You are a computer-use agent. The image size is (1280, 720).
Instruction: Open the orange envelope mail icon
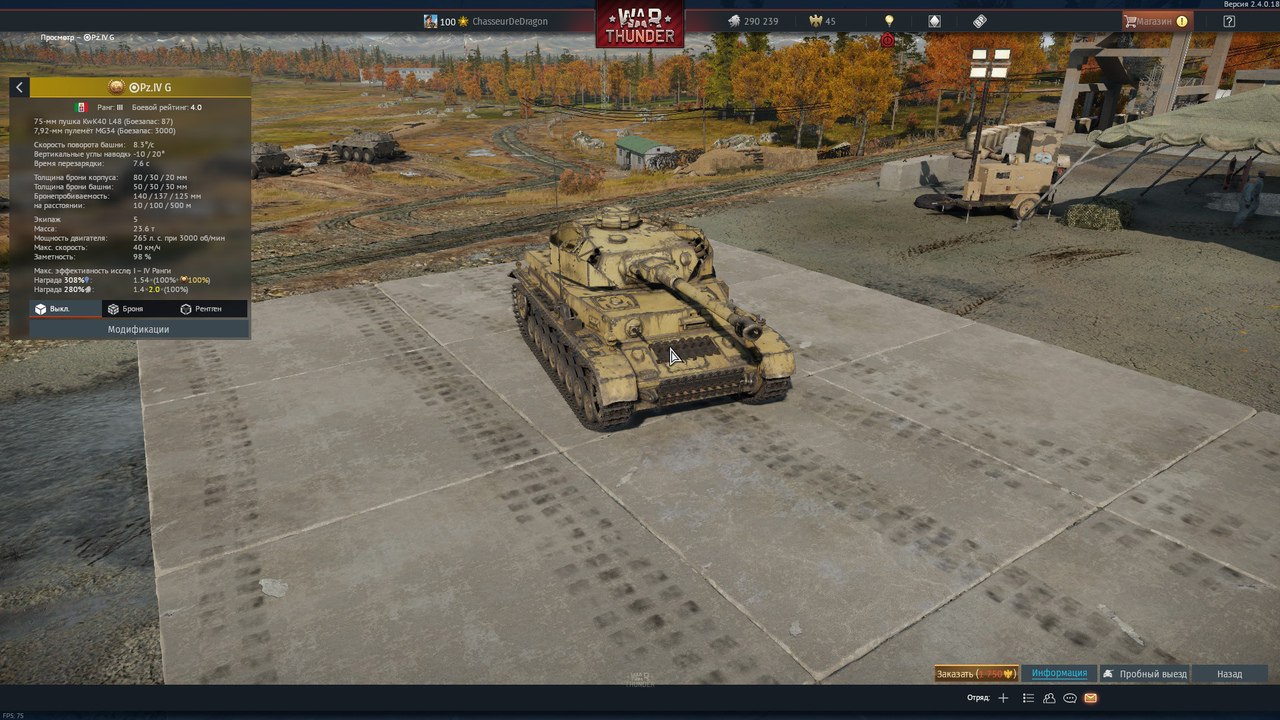click(1091, 698)
